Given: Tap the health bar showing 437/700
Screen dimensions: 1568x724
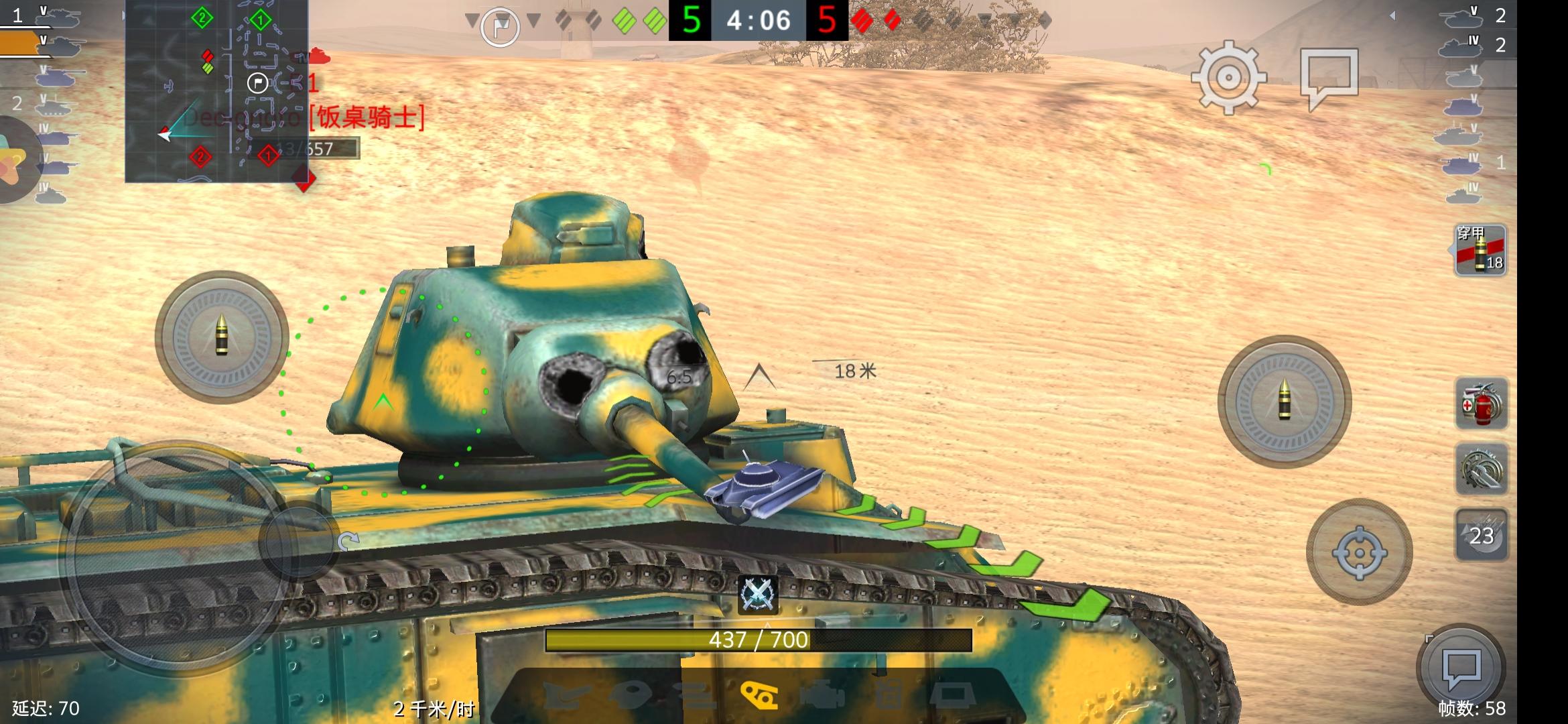Looking at the screenshot, I should tap(757, 640).
